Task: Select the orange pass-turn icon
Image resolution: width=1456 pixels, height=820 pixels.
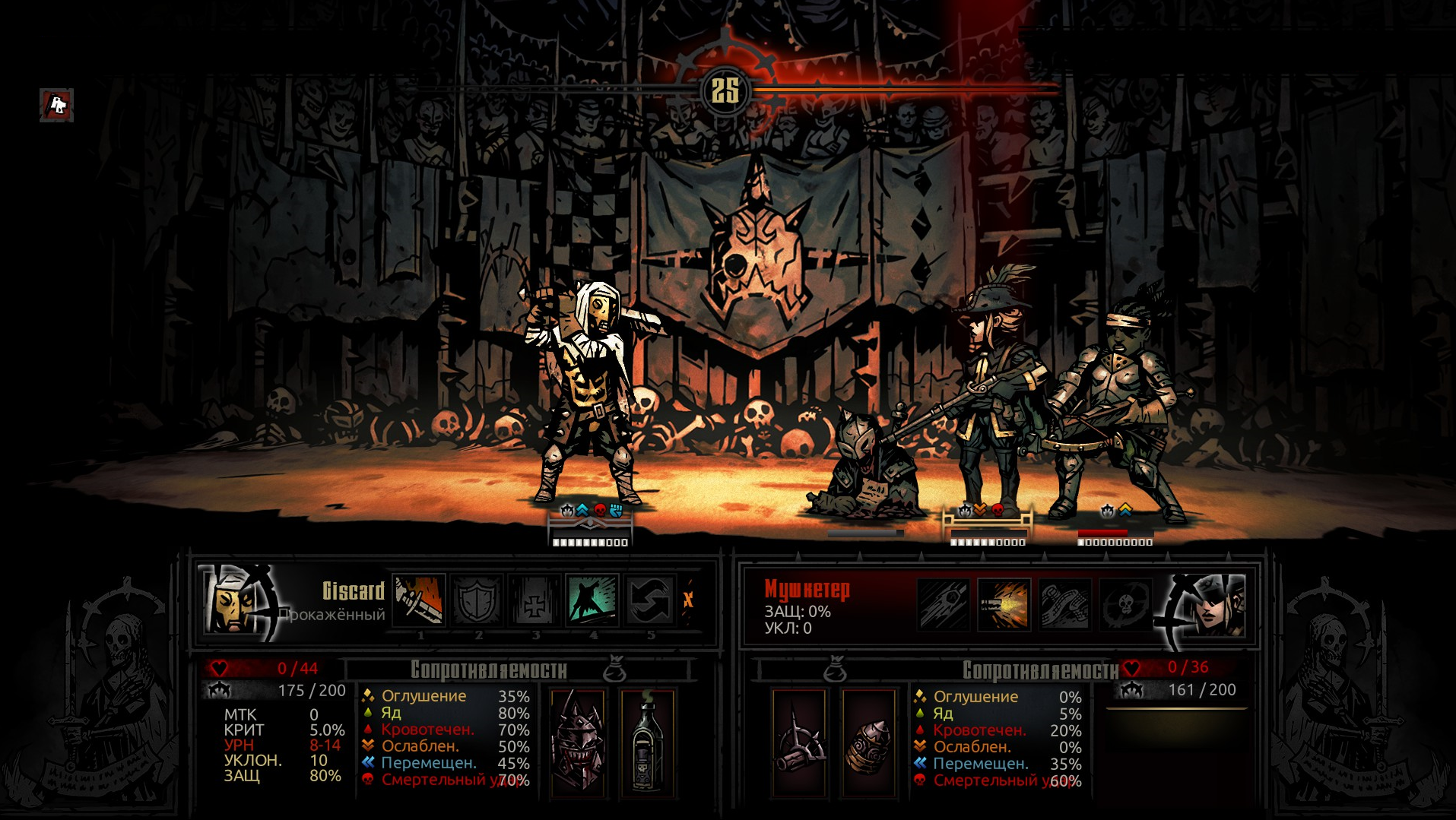Action: 688,600
